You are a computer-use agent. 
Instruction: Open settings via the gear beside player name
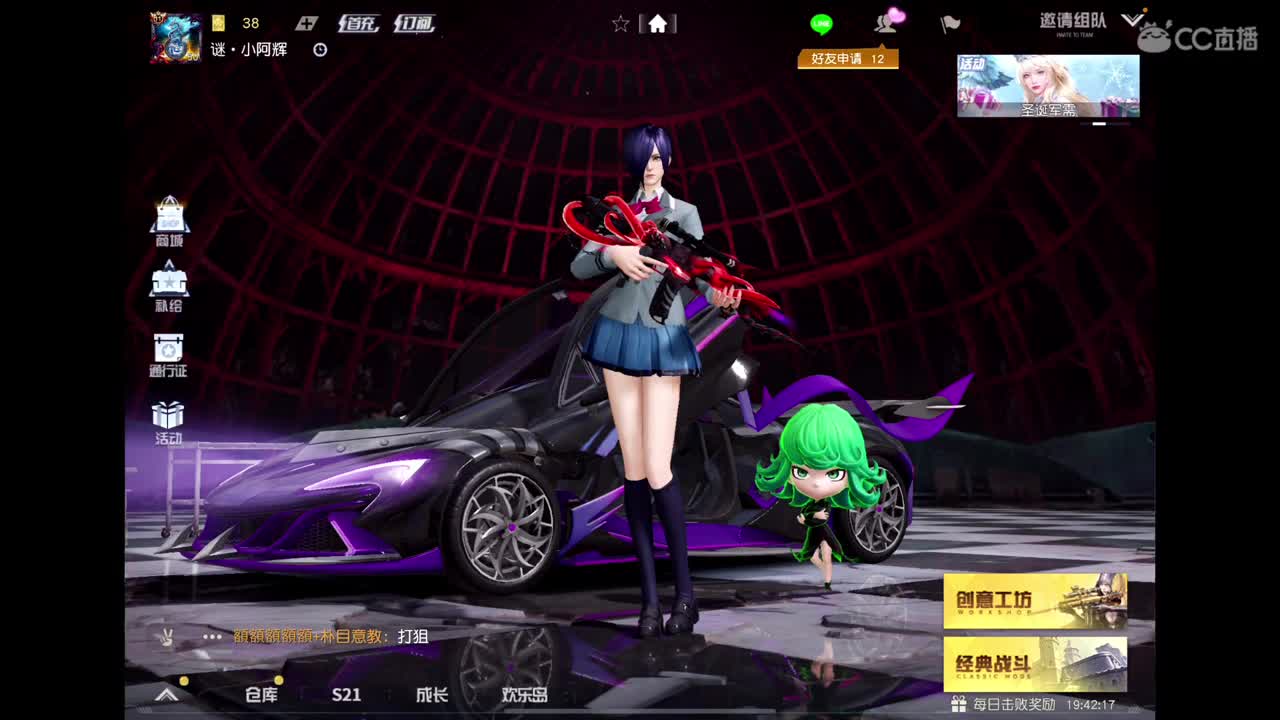[318, 49]
